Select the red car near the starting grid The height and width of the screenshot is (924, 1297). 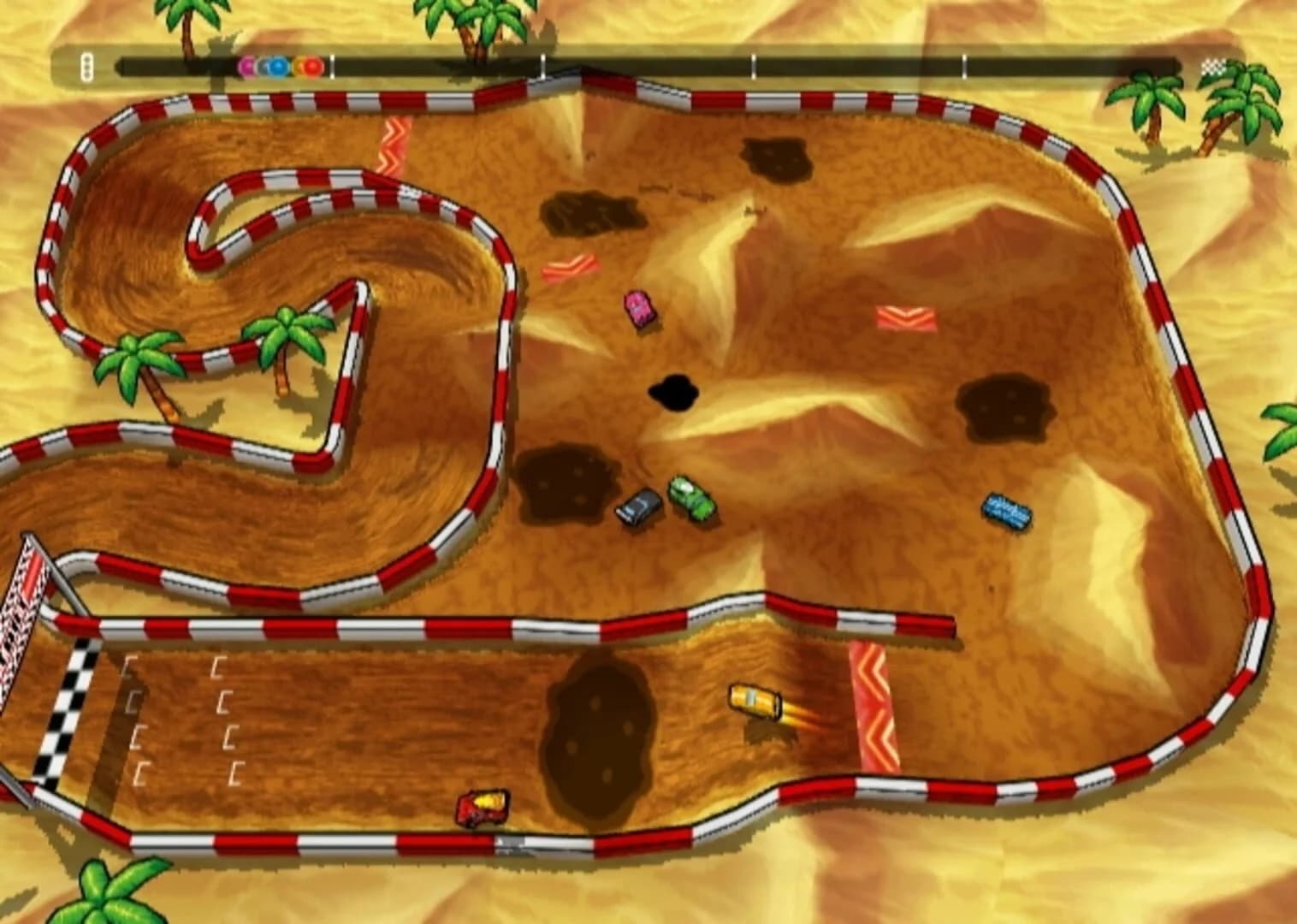tap(483, 807)
